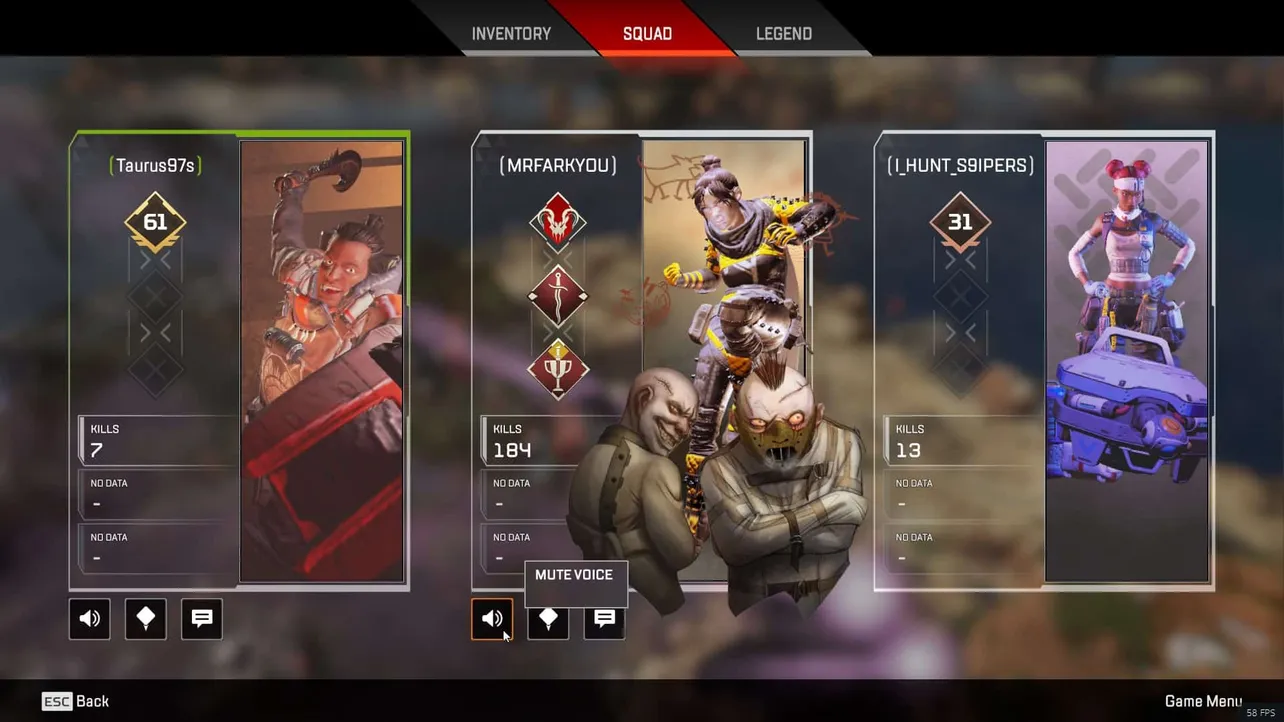Click the middle dagger badge on MRFARKYOU's card

pos(557,295)
